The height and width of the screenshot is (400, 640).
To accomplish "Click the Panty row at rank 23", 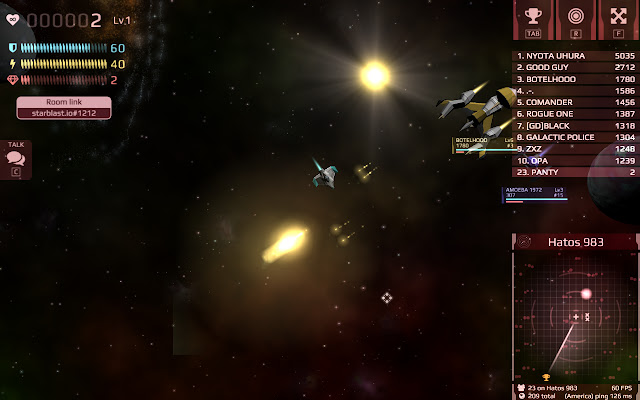I will [x=575, y=172].
